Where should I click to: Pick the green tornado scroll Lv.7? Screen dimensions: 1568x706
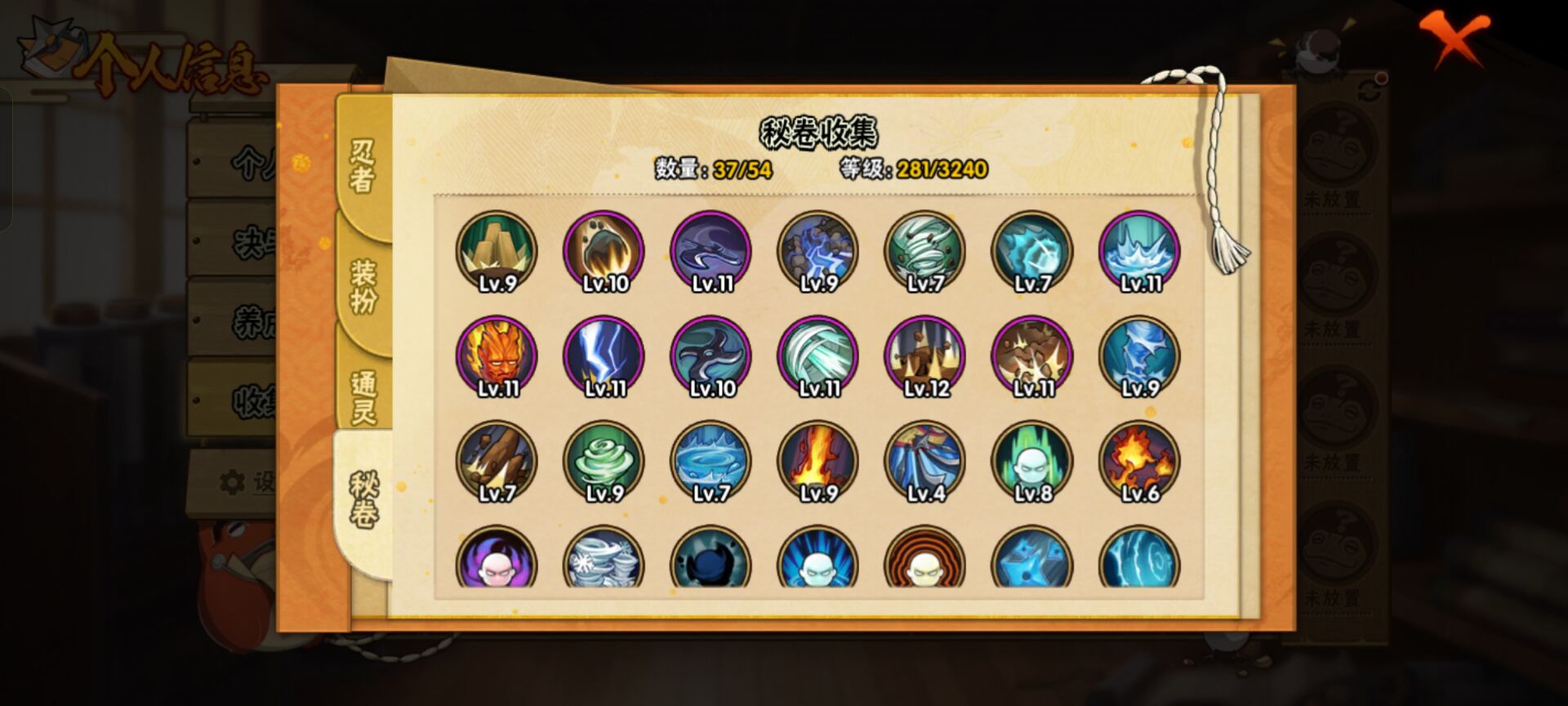pos(924,251)
